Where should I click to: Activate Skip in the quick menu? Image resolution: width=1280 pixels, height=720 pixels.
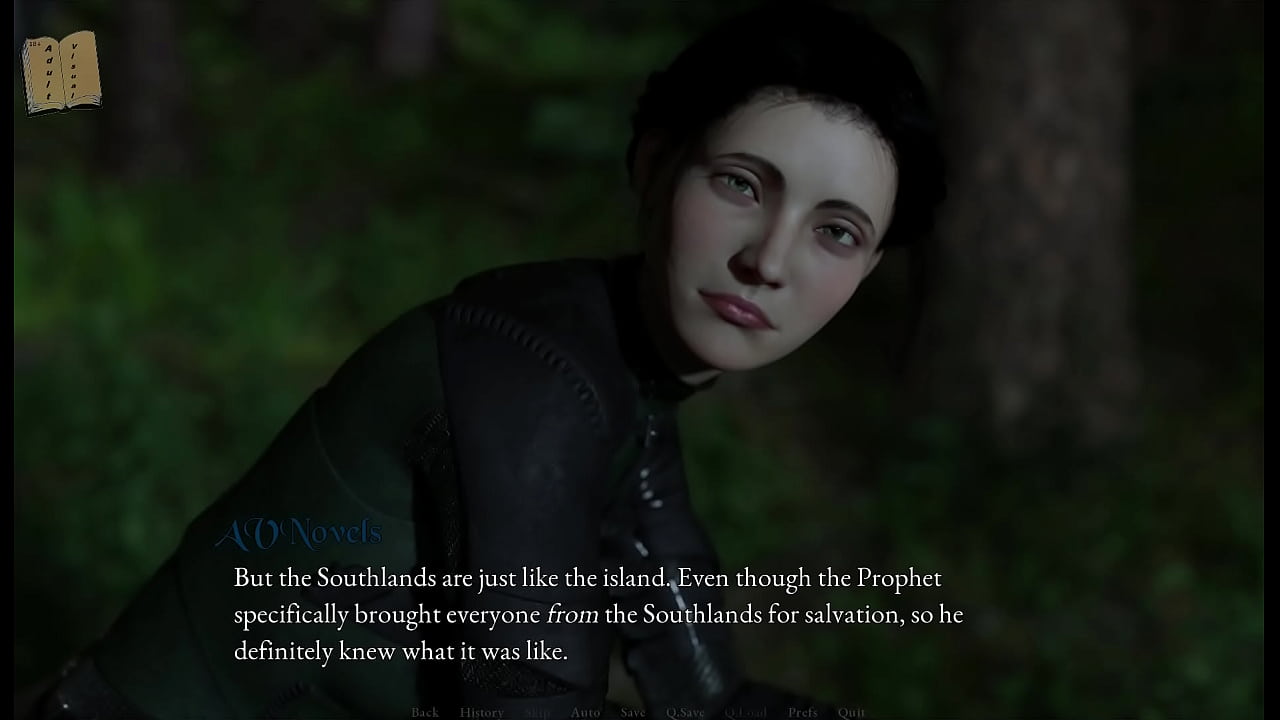click(538, 712)
